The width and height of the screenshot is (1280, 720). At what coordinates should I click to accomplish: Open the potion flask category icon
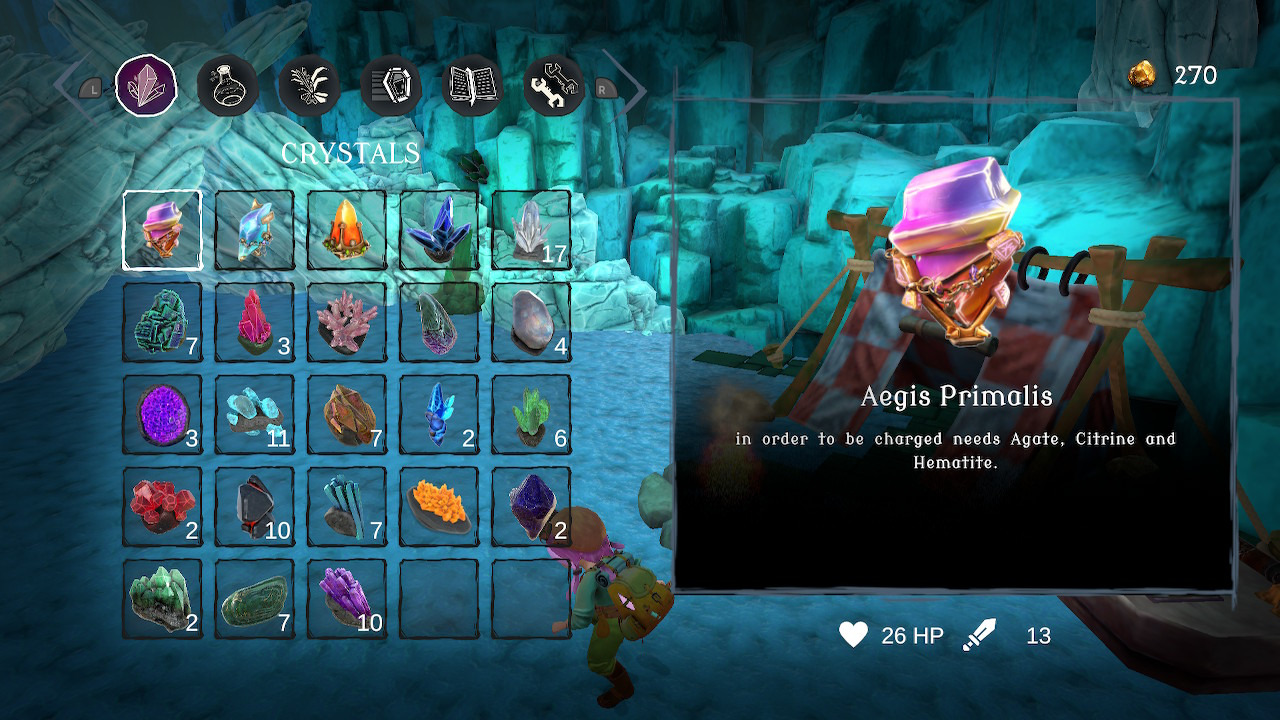(228, 86)
